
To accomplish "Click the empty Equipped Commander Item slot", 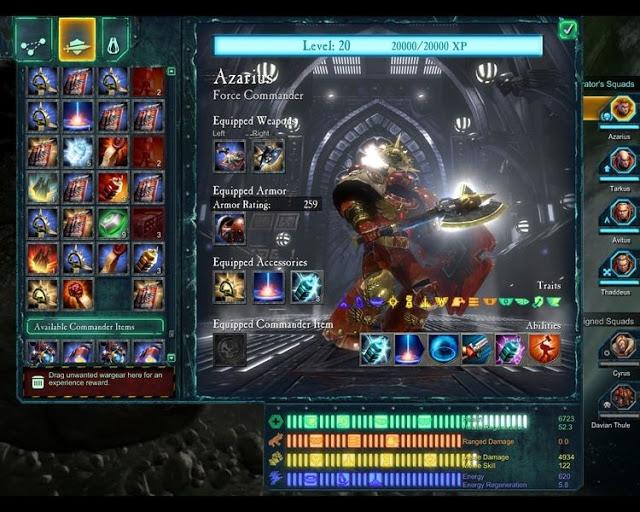I will coord(229,348).
